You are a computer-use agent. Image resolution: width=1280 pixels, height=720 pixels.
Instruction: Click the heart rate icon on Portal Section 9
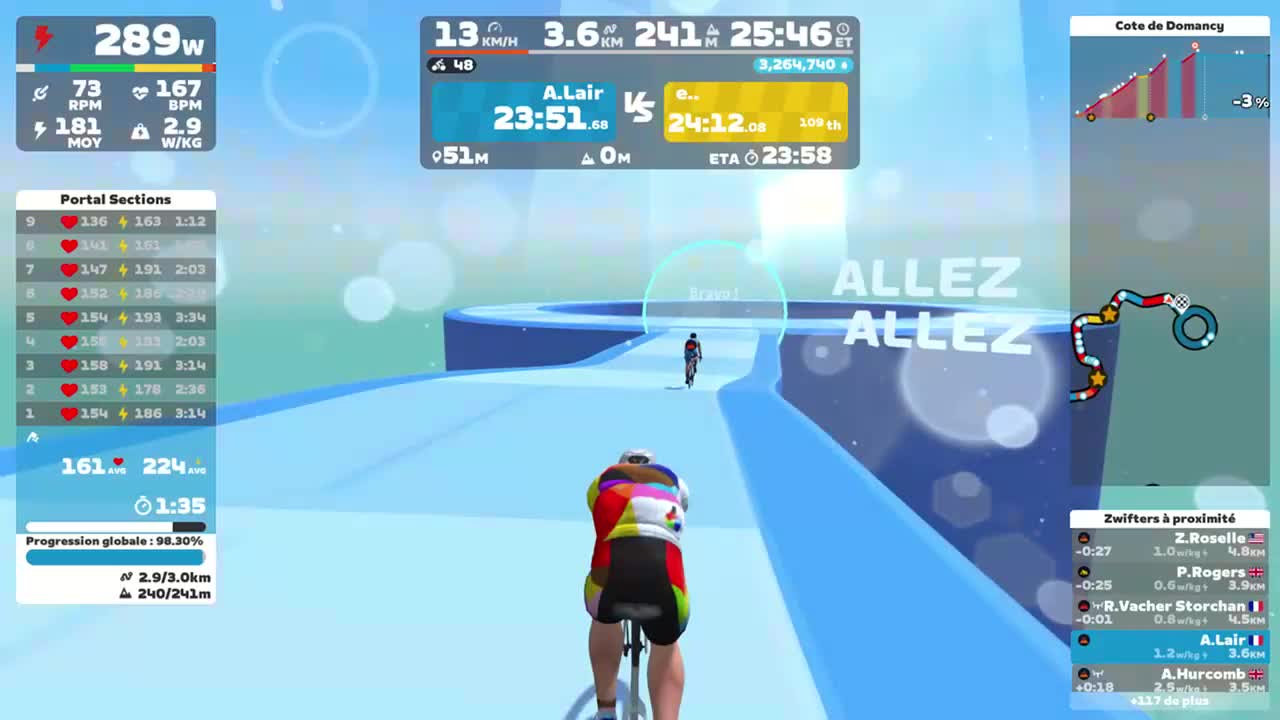point(68,222)
